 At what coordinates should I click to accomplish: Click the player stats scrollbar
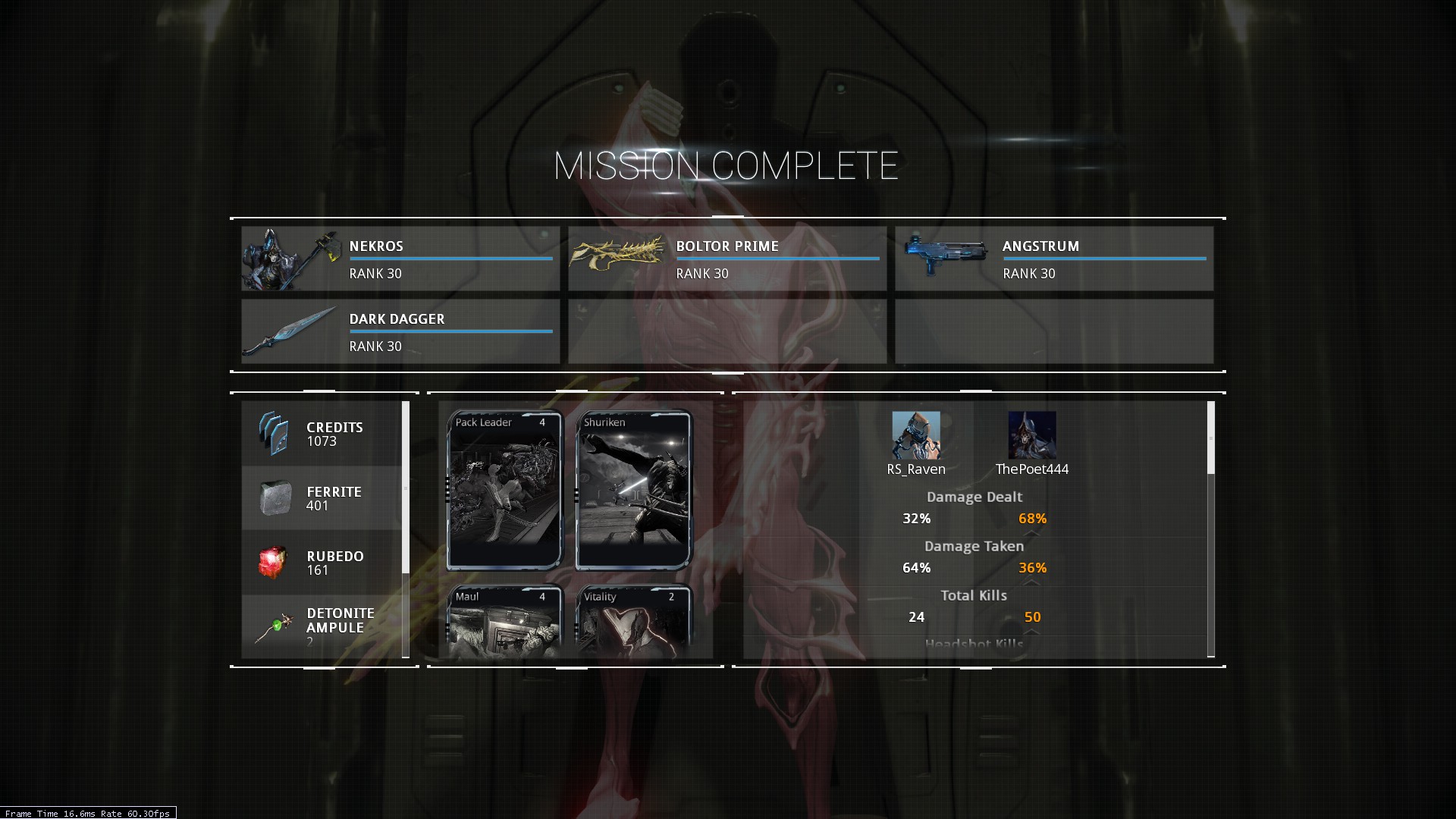point(1210,438)
